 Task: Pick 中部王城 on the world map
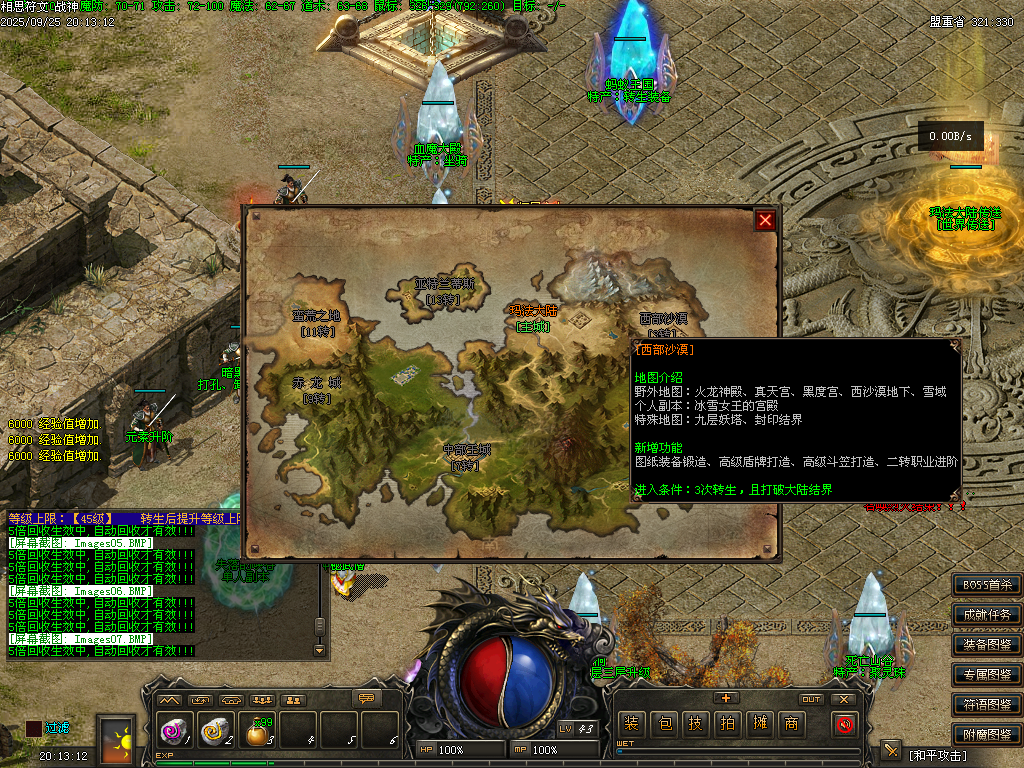(x=467, y=457)
